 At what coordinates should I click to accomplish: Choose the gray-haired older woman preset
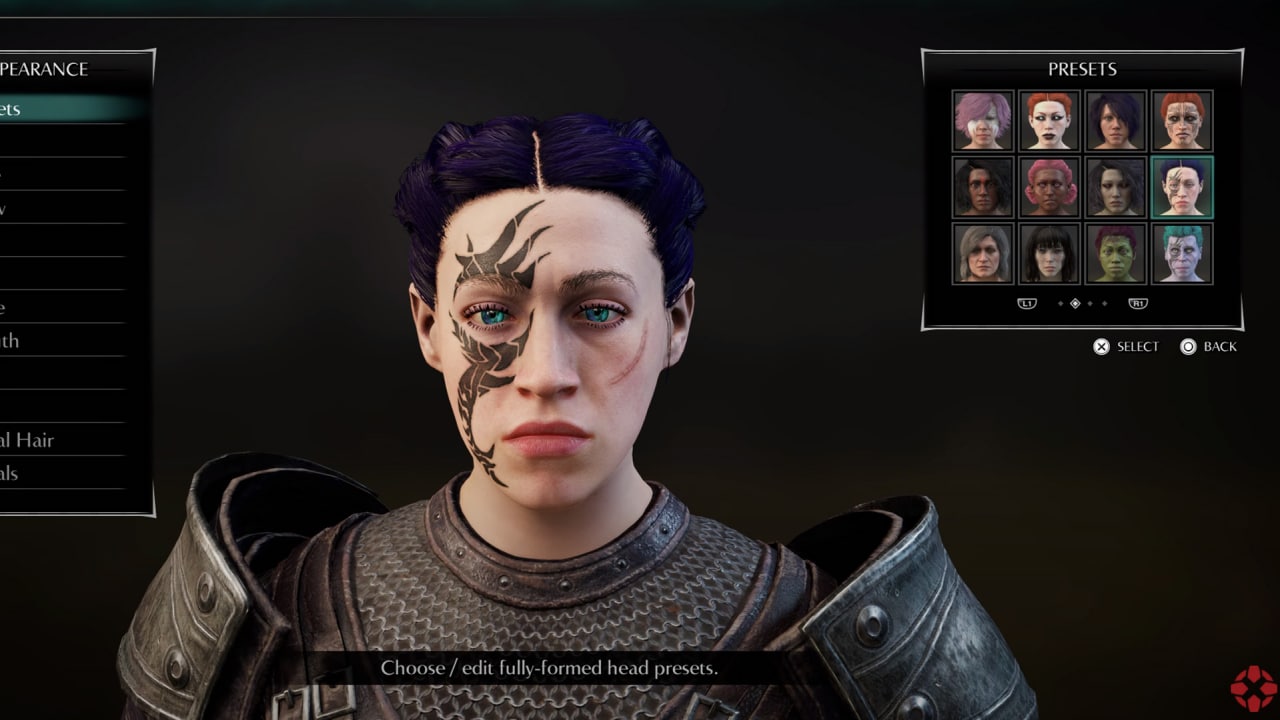983,253
